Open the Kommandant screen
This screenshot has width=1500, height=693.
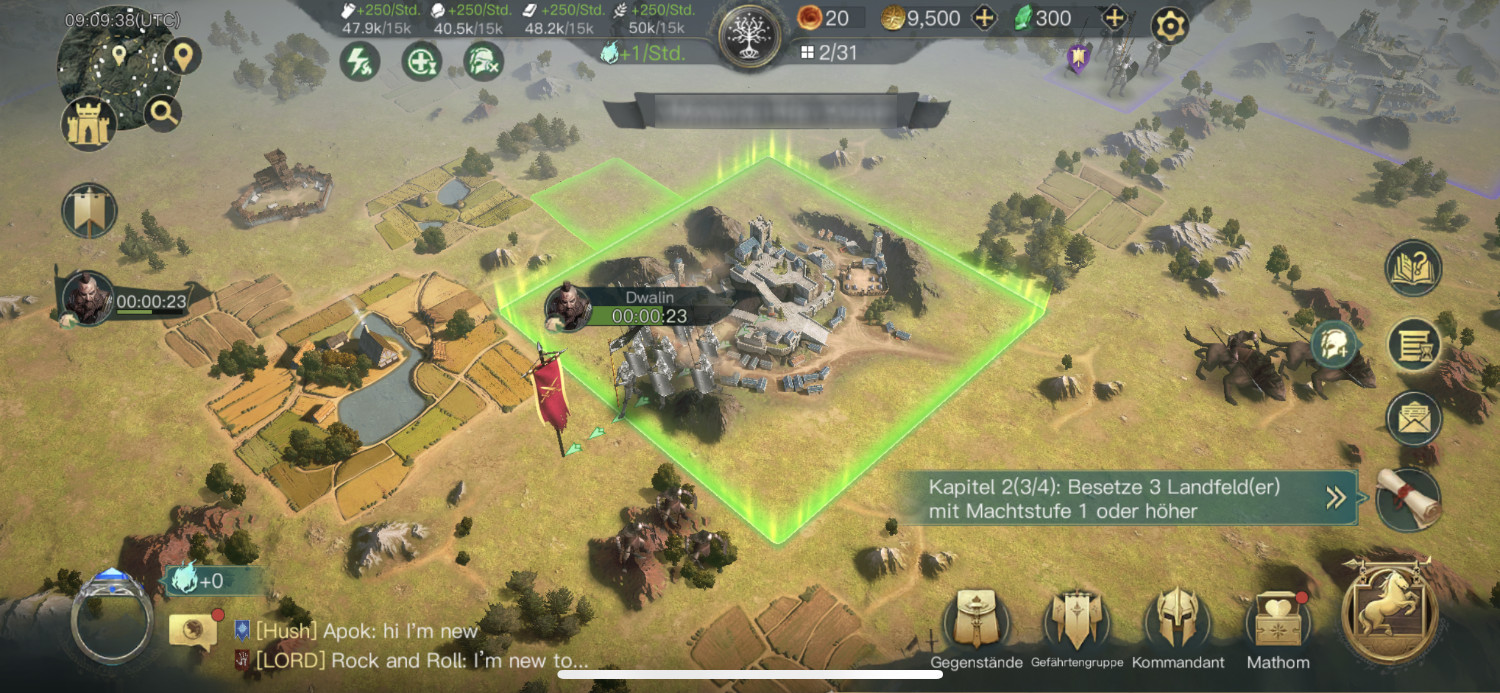[x=1177, y=620]
